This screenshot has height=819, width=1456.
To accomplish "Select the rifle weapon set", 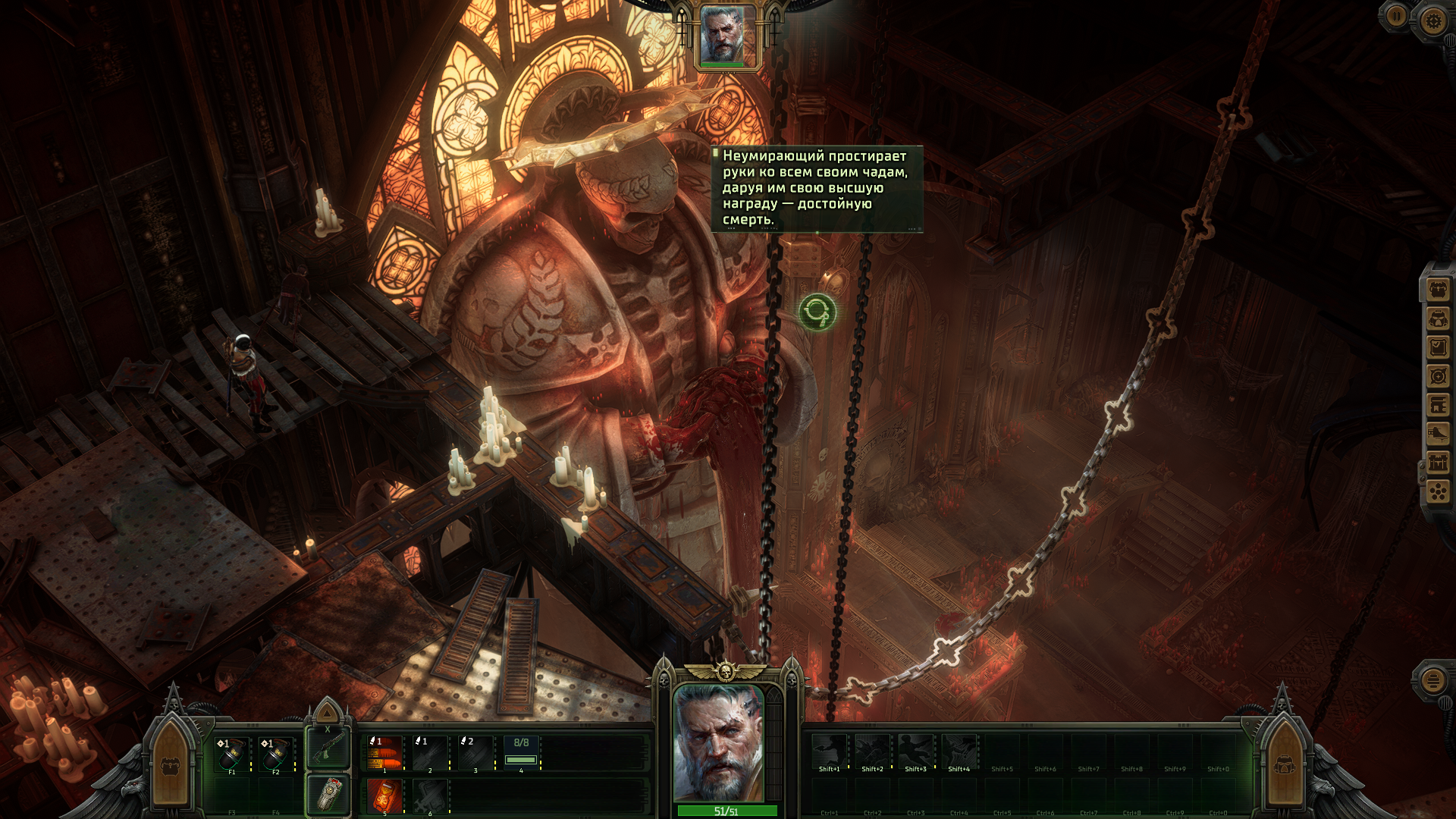I will (x=328, y=748).
